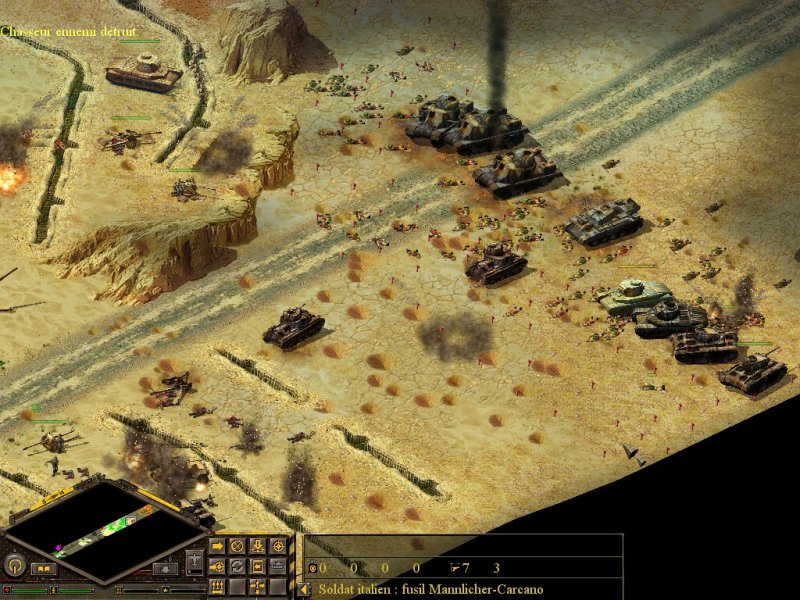Activate the four-way arrows spread command
Image resolution: width=800 pixels, height=600 pixels.
pos(257,586)
